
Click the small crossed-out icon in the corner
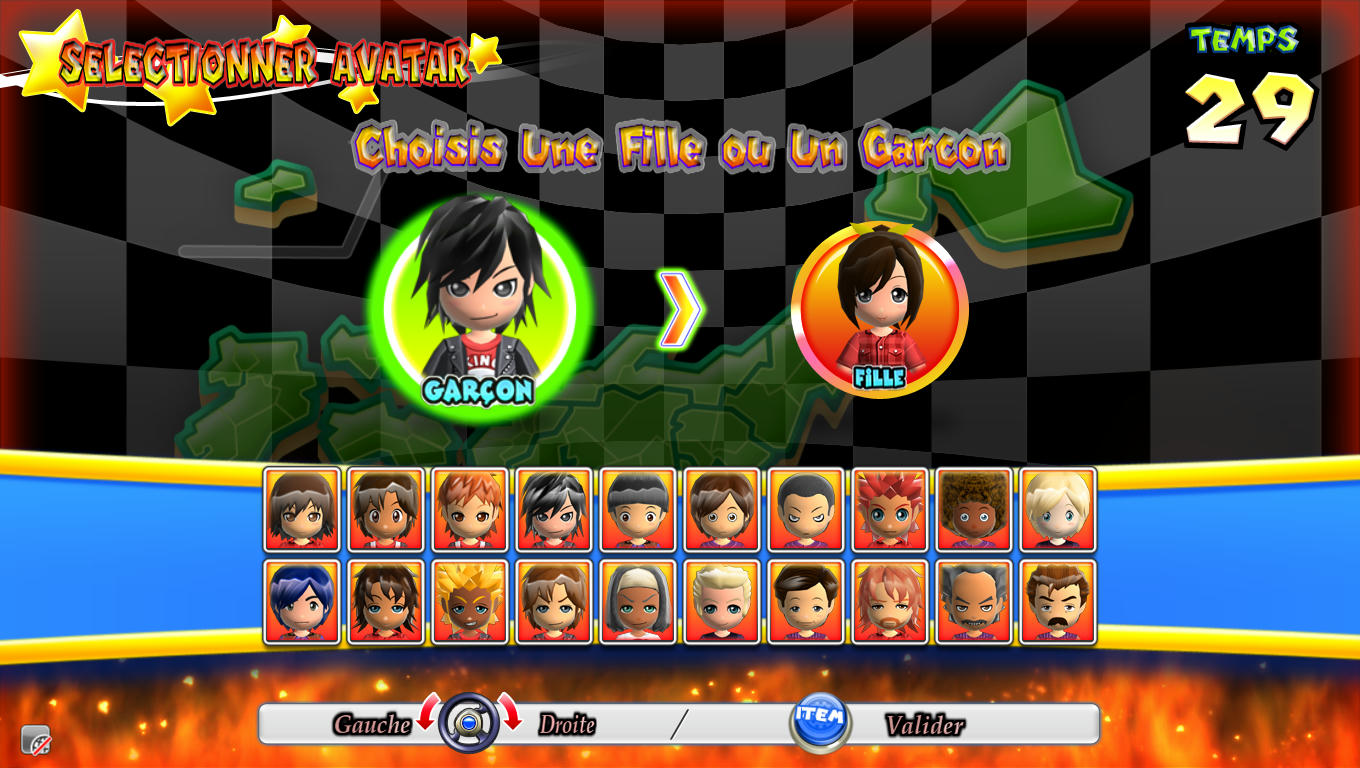click(x=36, y=739)
